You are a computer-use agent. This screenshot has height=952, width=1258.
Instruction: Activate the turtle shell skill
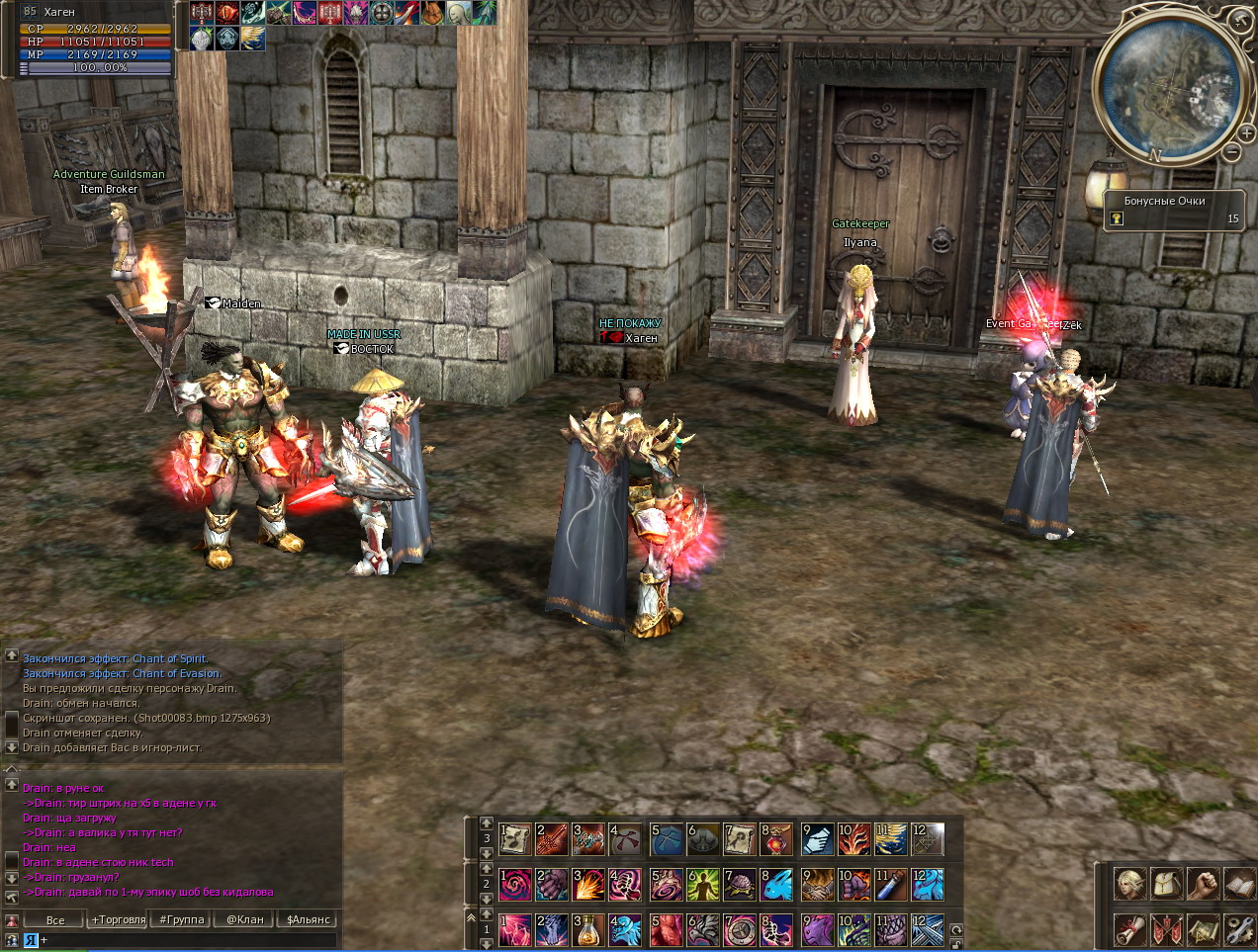click(x=740, y=884)
